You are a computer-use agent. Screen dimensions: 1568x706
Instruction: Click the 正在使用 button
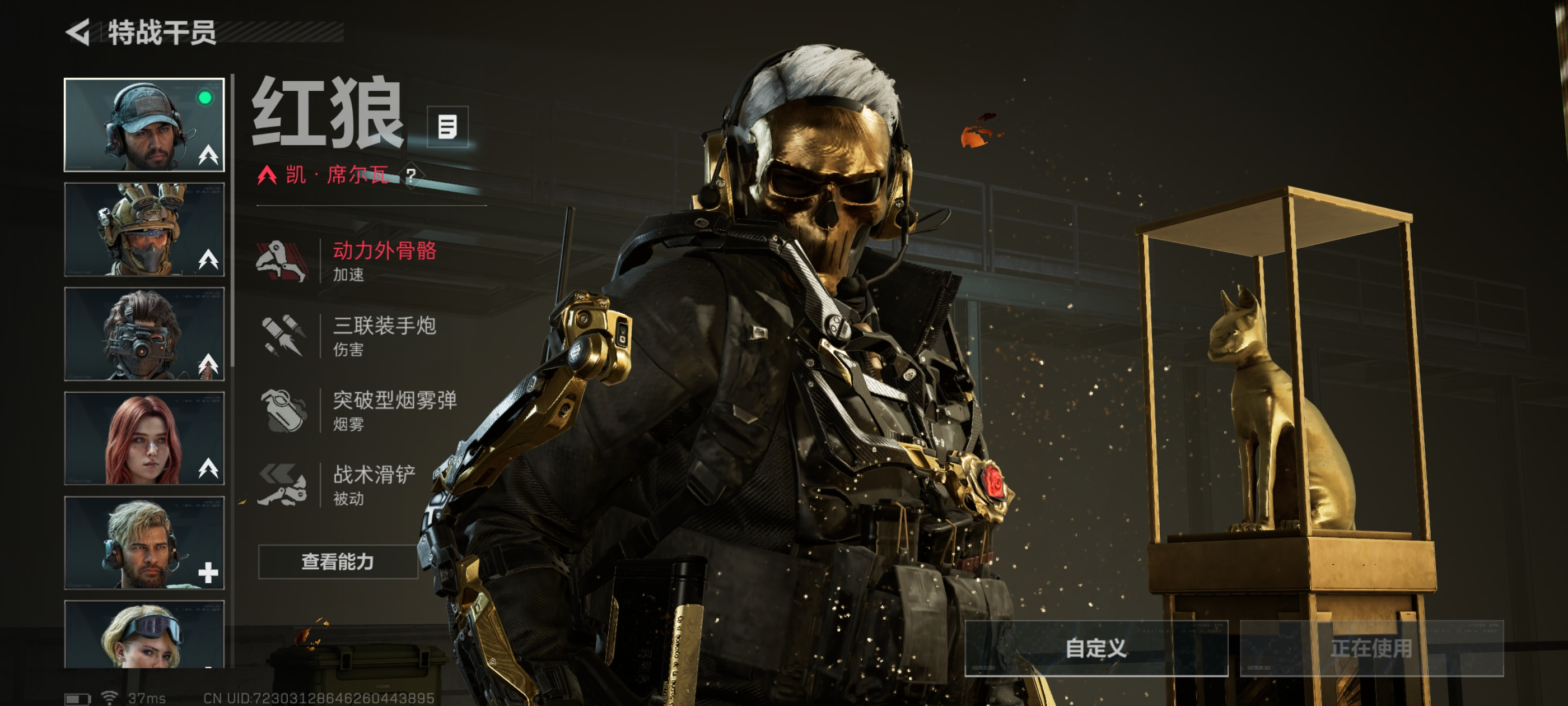click(1371, 648)
